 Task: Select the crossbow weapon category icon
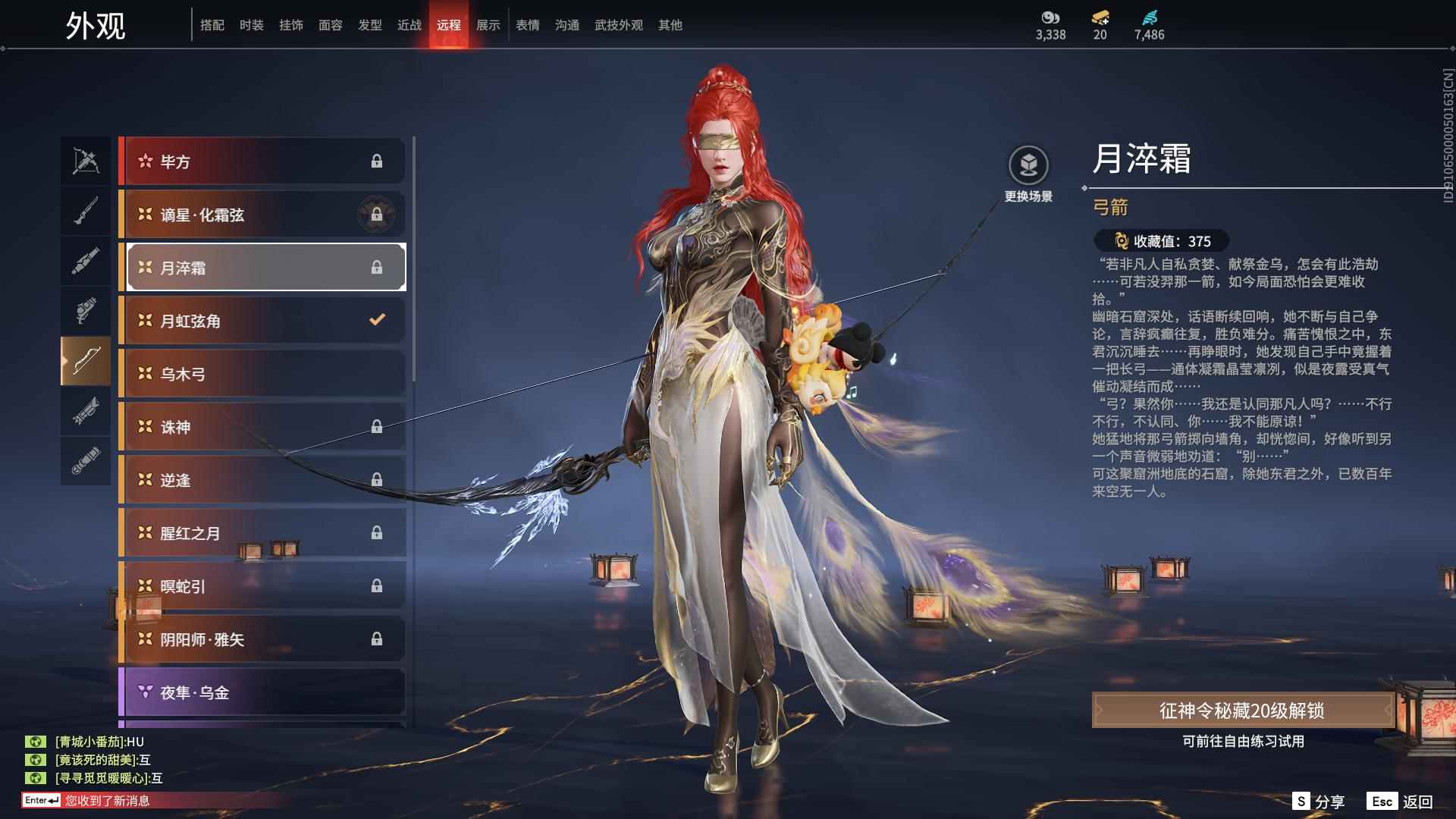pos(85,161)
